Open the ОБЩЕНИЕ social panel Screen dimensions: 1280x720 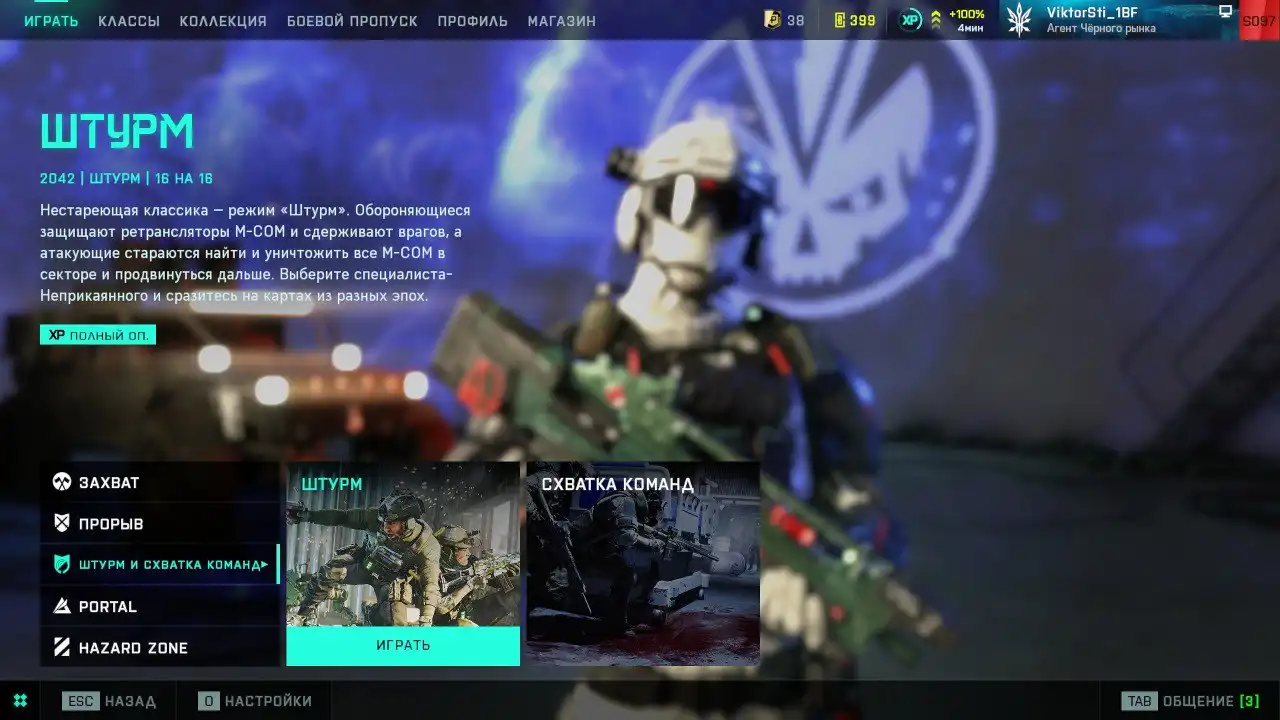1190,701
